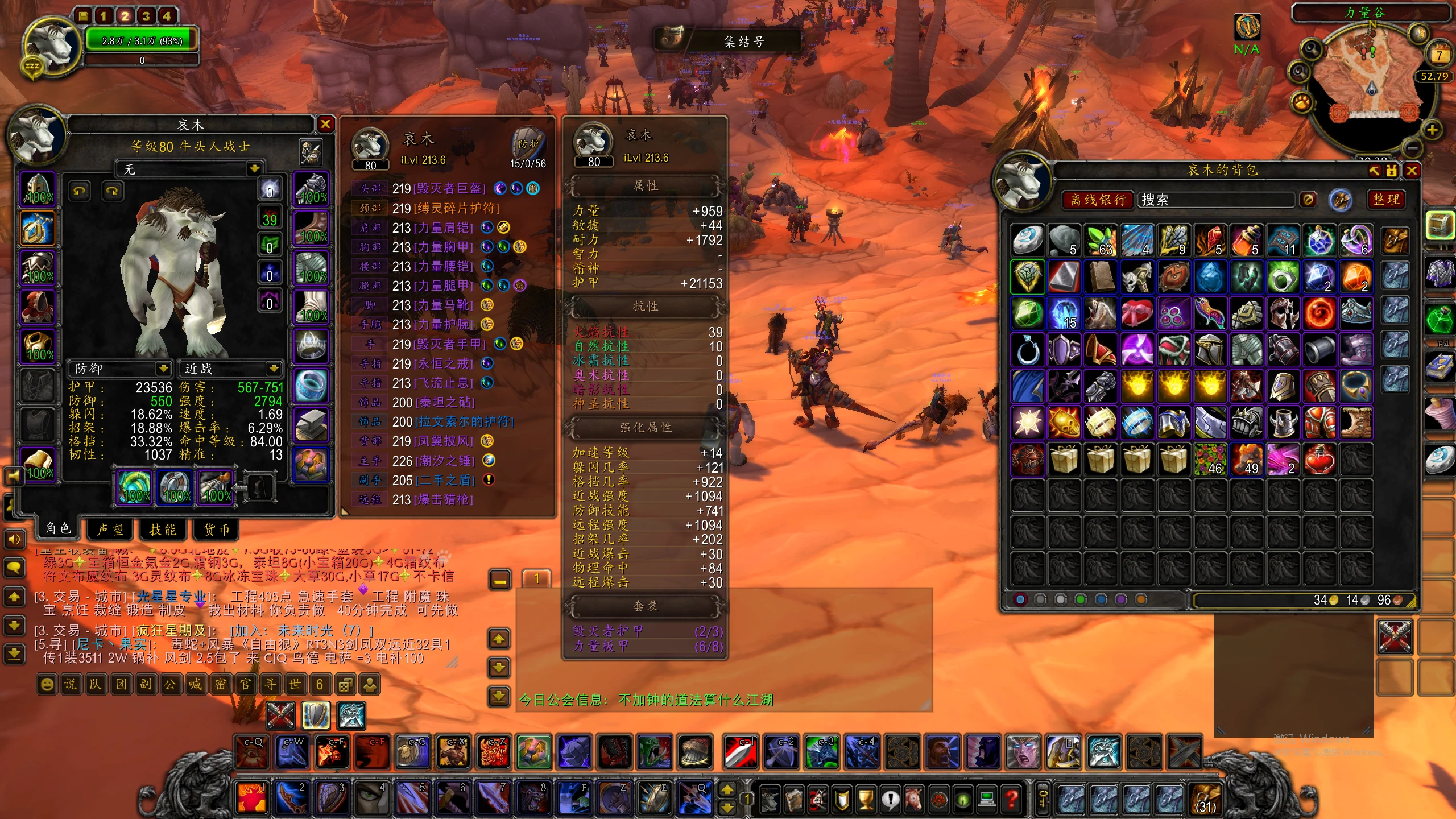The width and height of the screenshot is (1456, 819).
Task: Click the red question mark help button
Action: click(1012, 800)
